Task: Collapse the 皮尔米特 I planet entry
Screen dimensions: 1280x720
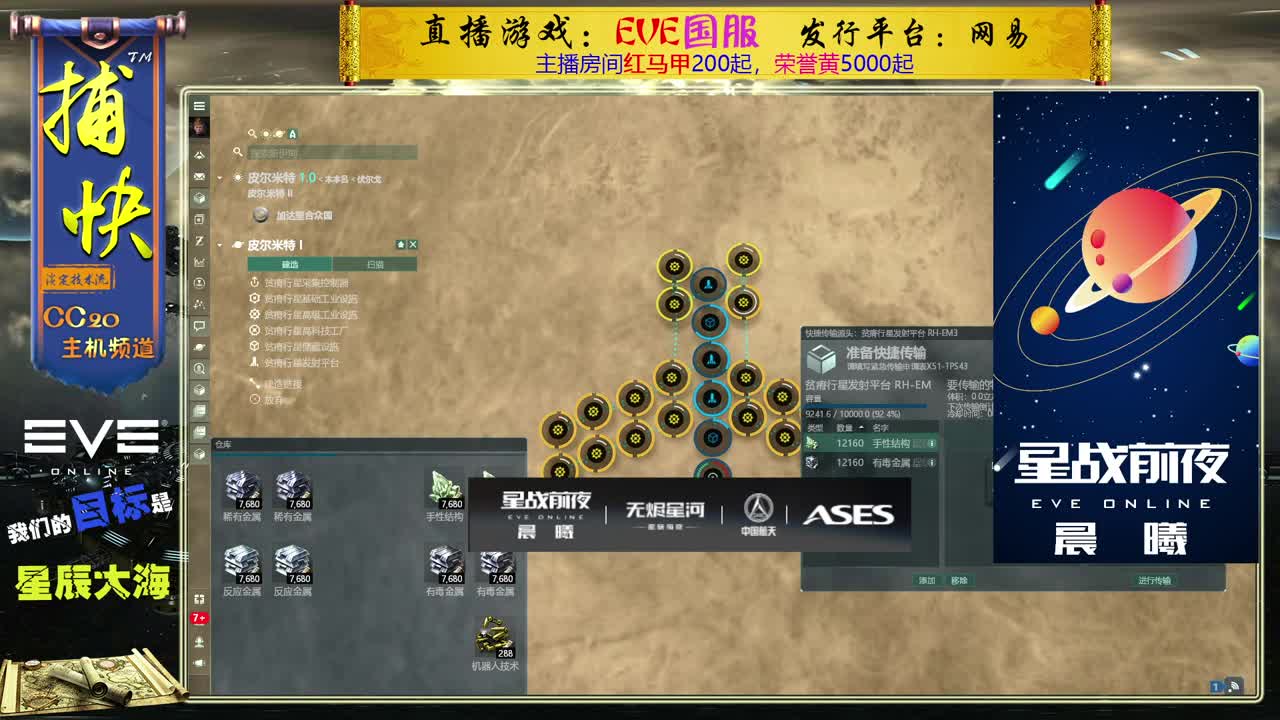Action: (x=221, y=245)
